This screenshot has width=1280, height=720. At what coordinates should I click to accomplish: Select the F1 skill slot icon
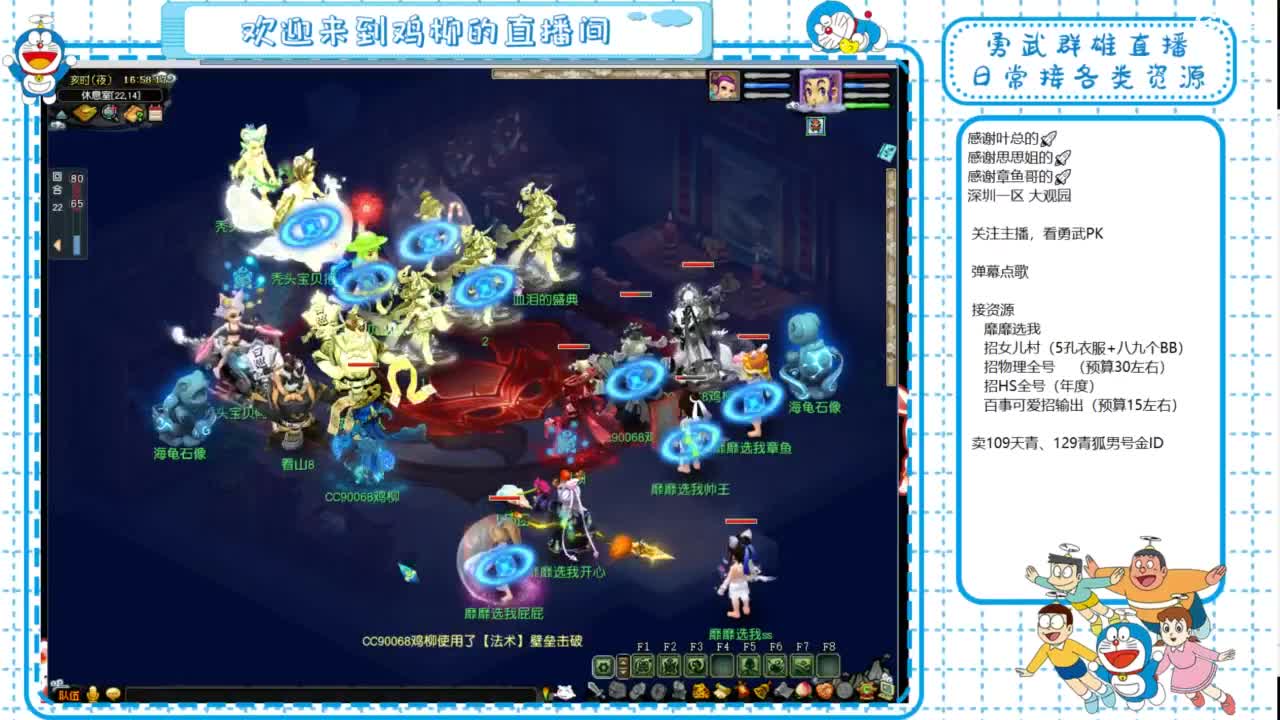[642, 665]
